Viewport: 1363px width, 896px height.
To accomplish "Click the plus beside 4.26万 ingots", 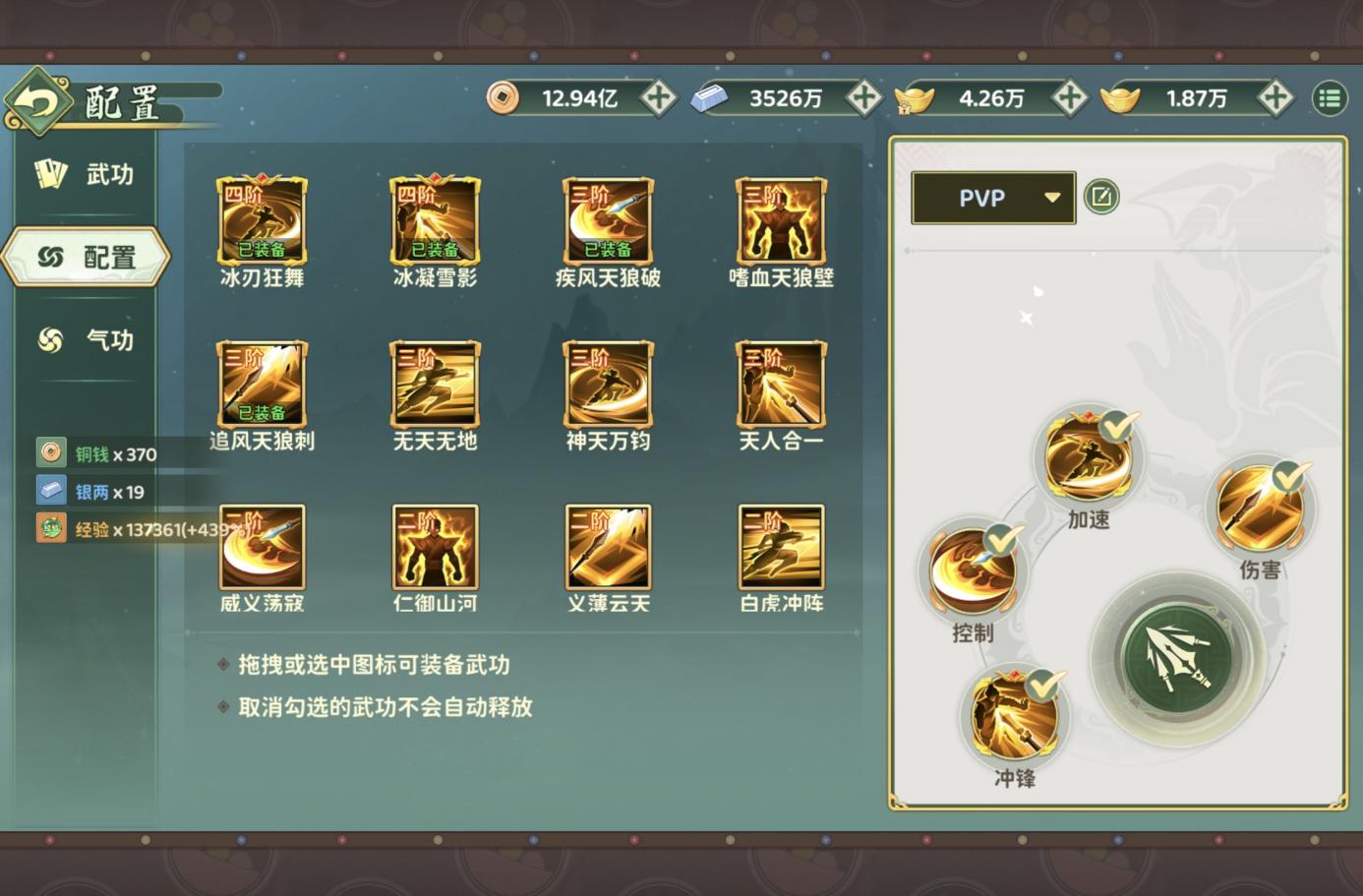I will [1070, 98].
